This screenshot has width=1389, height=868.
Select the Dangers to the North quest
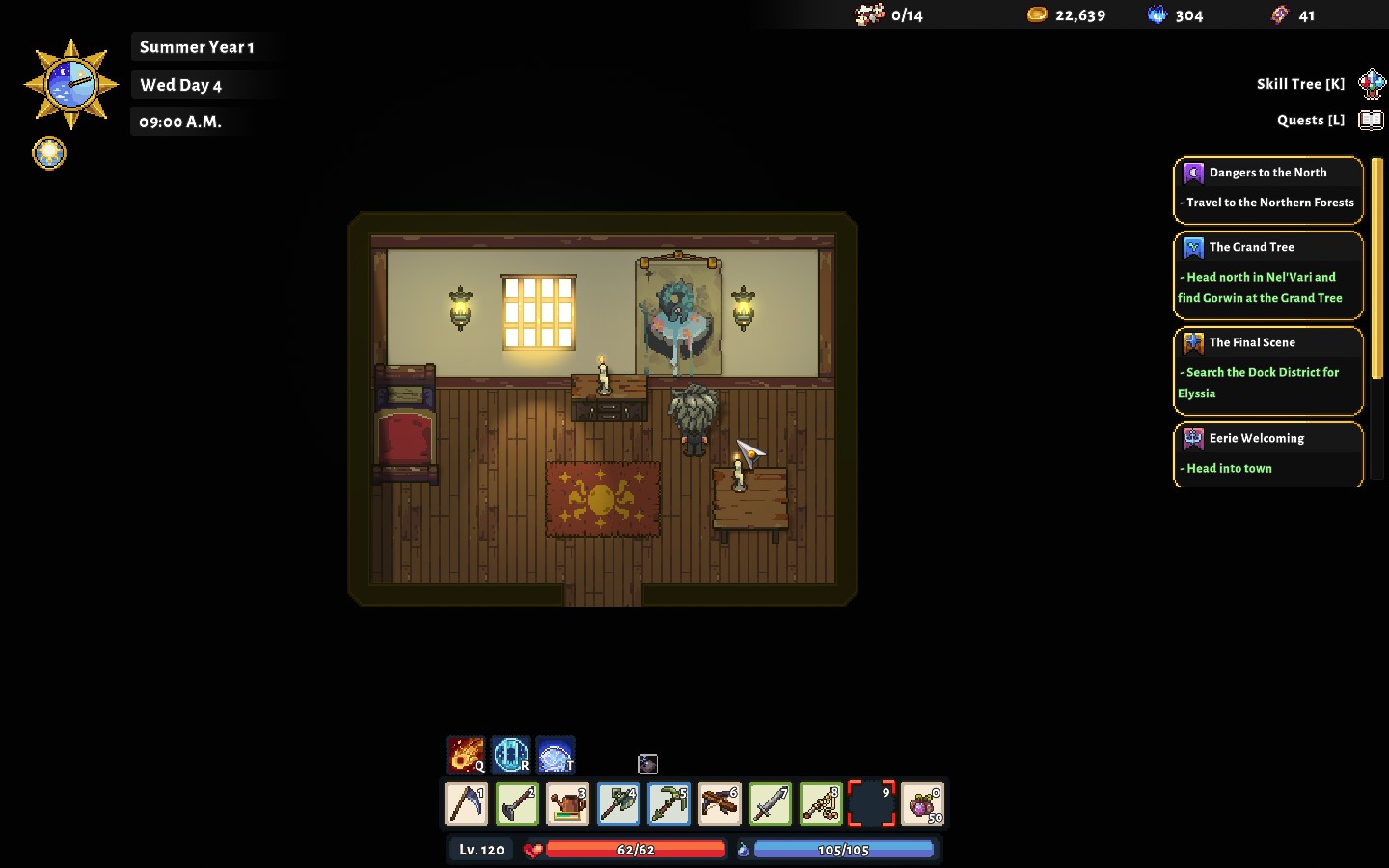(1268, 189)
